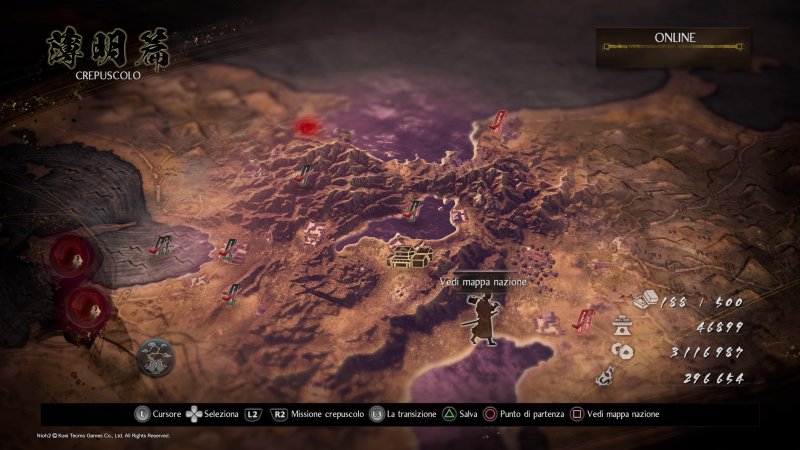
Task: Pick the northernmost torii marker by the coast
Action: [497, 124]
